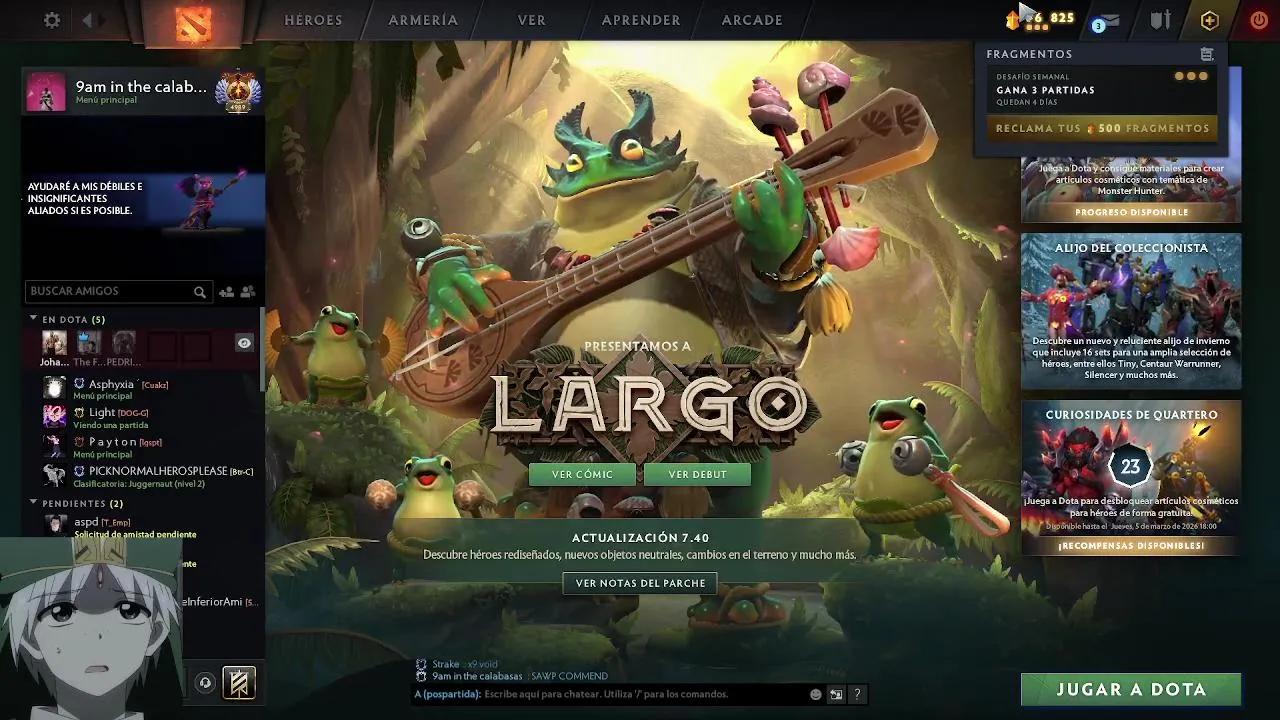Open the notifications envelope with badge 3
Viewport: 1280px width, 720px height.
tap(1103, 20)
